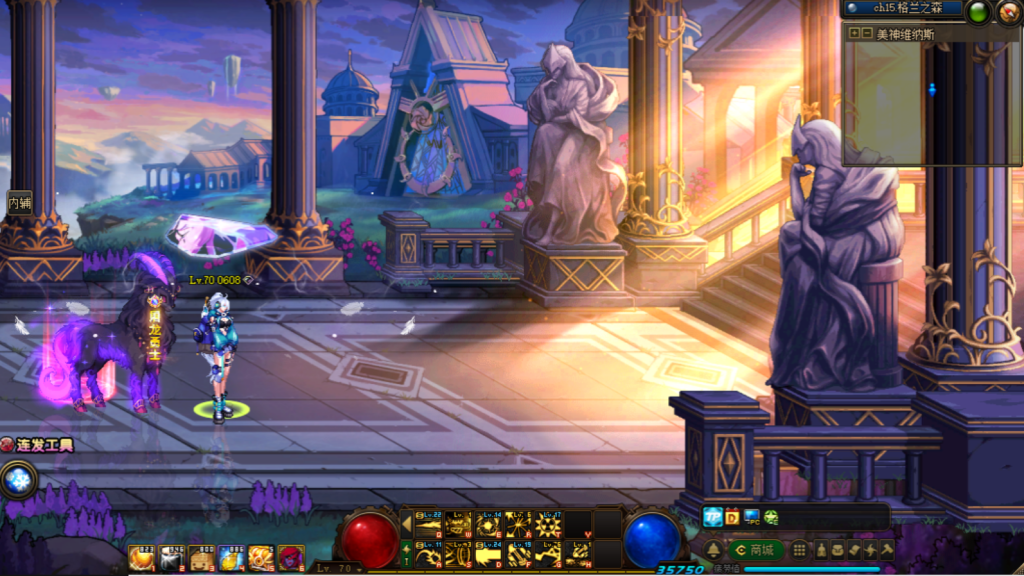Click the green star badge icon

(x=771, y=517)
